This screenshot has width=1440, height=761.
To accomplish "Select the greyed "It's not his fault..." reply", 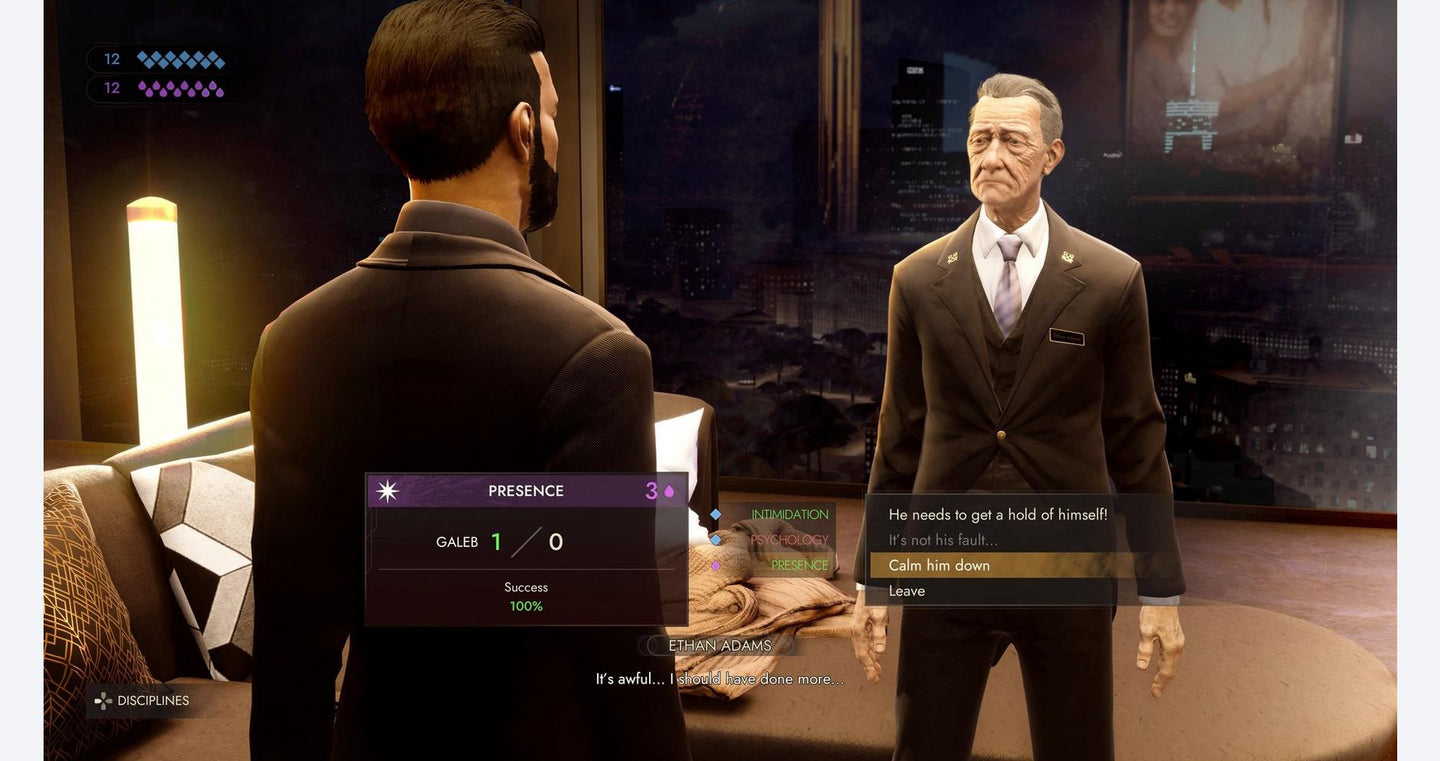I will pos(943,540).
